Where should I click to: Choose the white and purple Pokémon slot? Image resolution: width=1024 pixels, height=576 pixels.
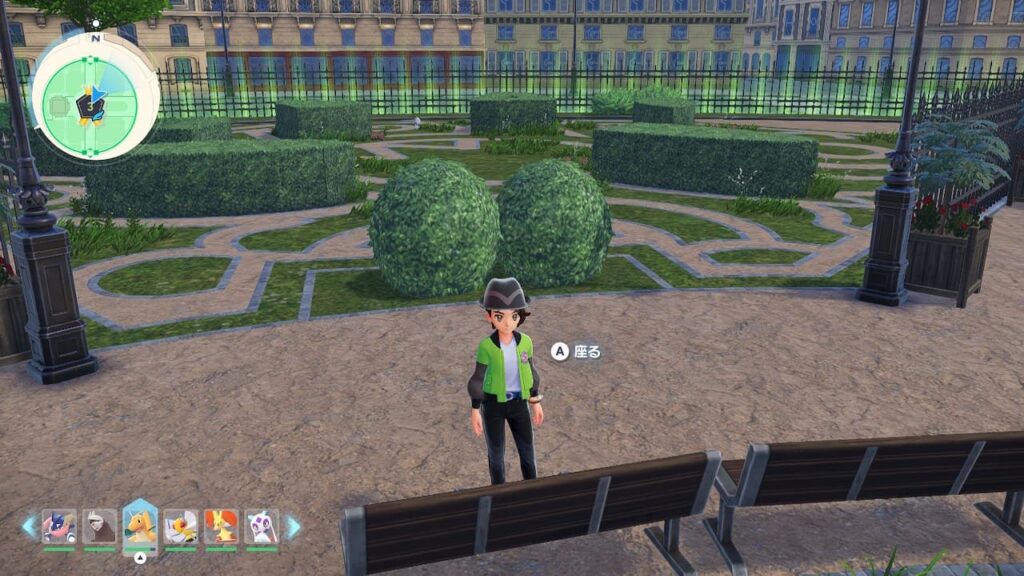tap(262, 526)
